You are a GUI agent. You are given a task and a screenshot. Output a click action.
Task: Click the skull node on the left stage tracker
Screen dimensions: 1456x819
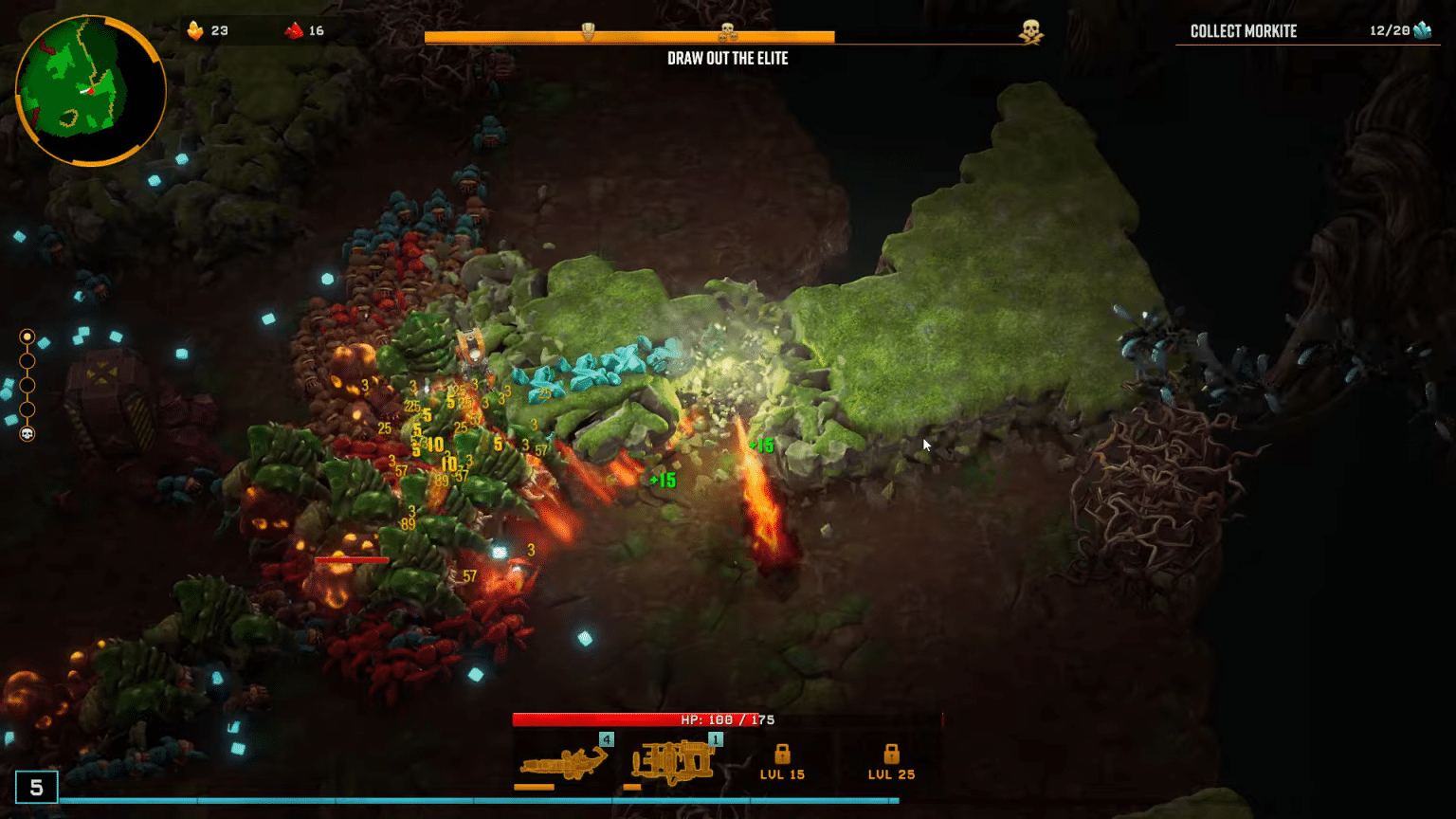pos(27,433)
